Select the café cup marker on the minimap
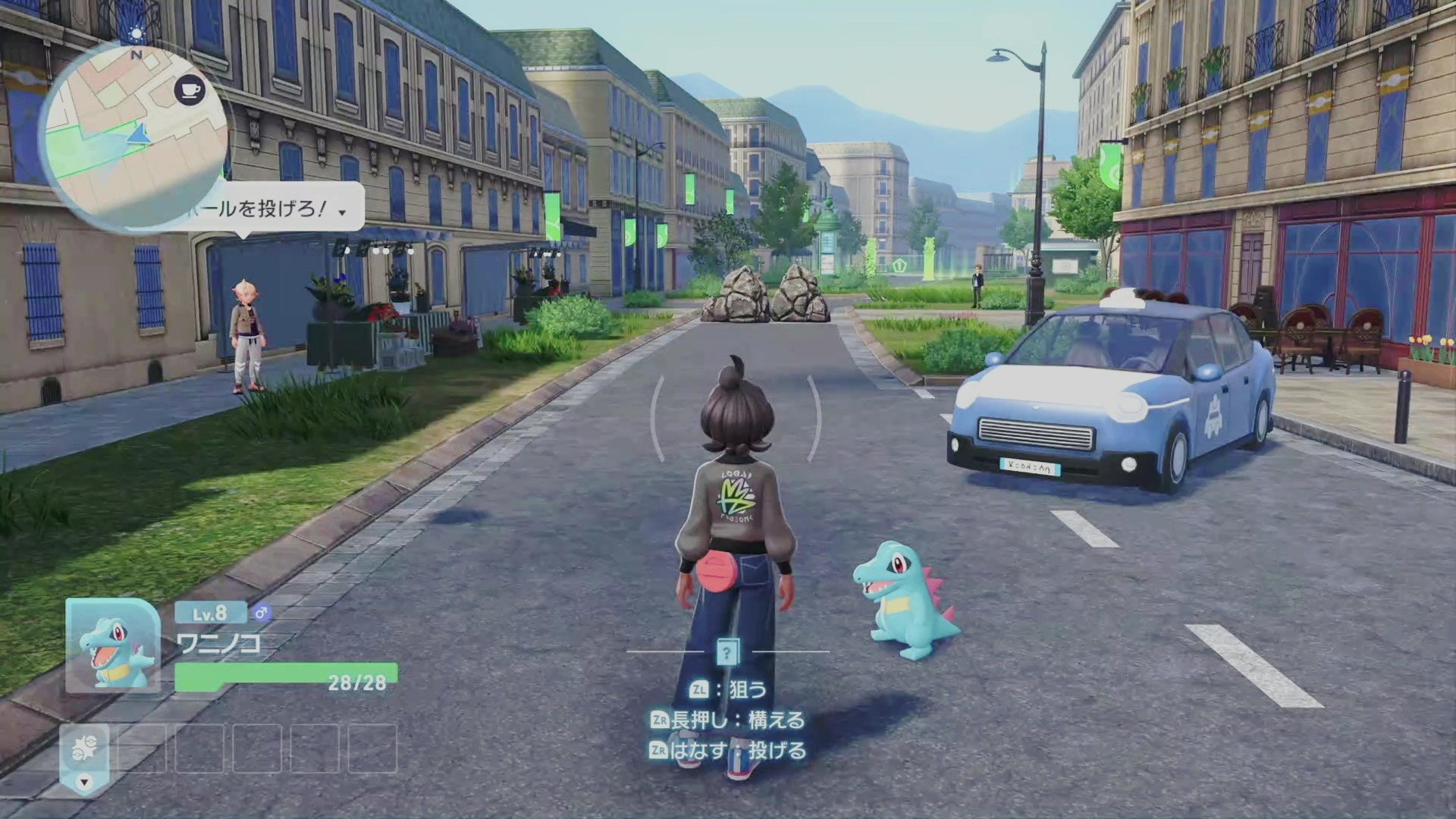The image size is (1456, 819). [x=189, y=90]
